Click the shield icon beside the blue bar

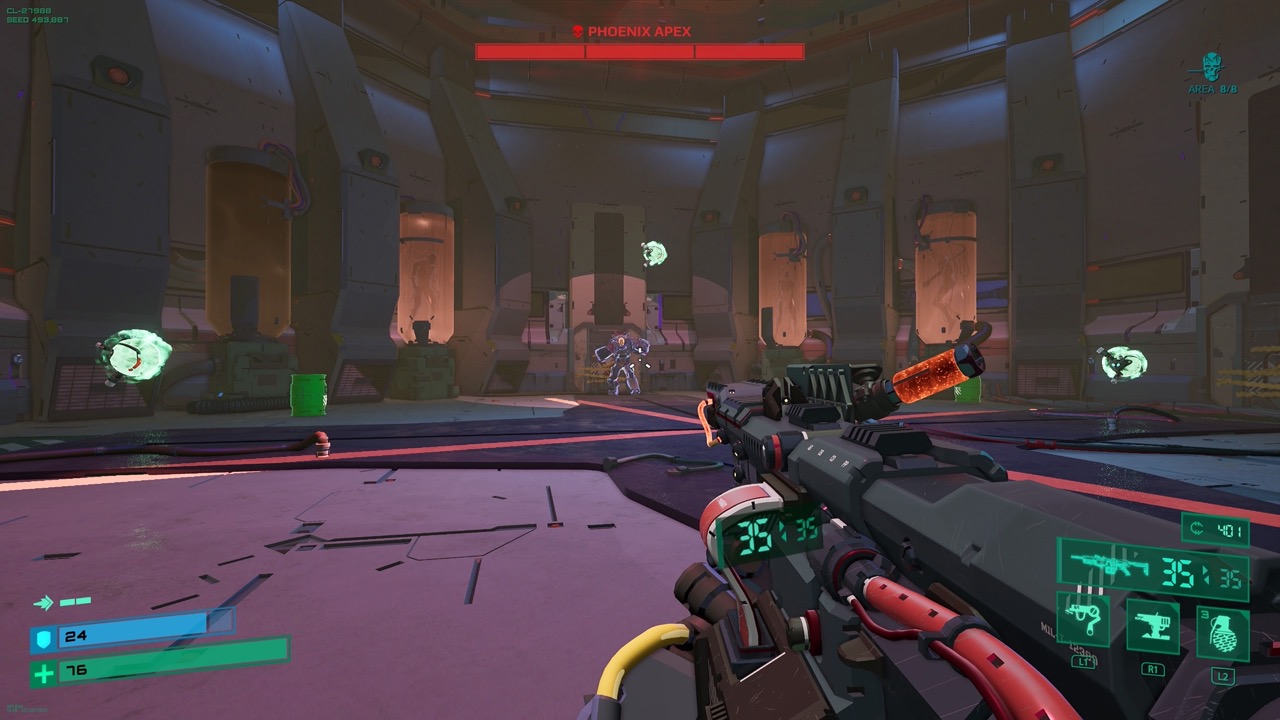pyautogui.click(x=45, y=639)
